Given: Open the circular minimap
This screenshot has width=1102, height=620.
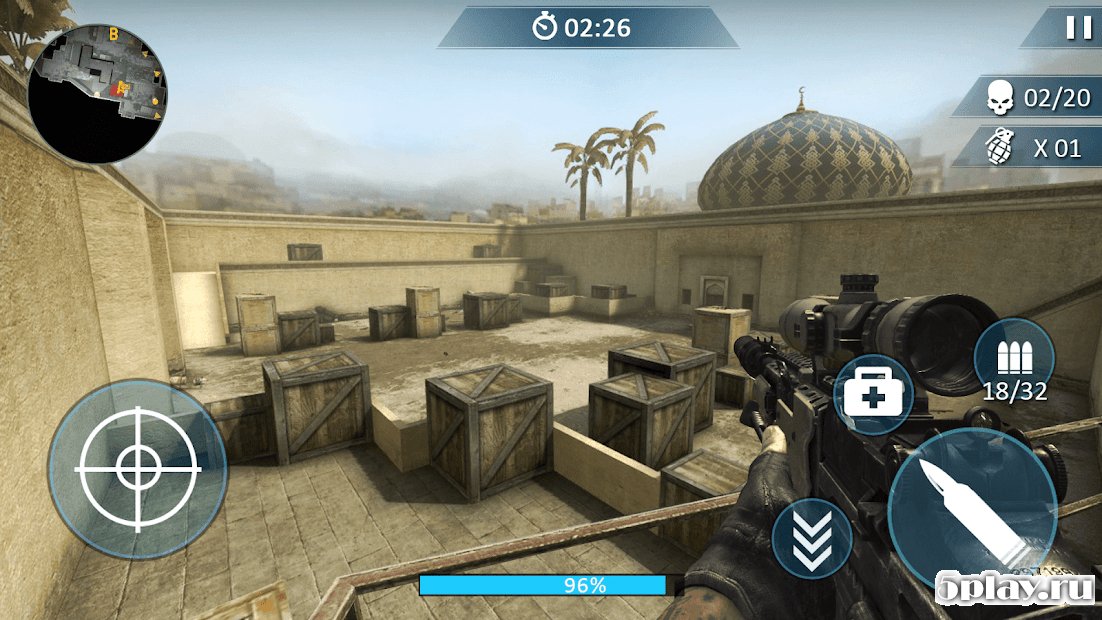Looking at the screenshot, I should (97, 93).
